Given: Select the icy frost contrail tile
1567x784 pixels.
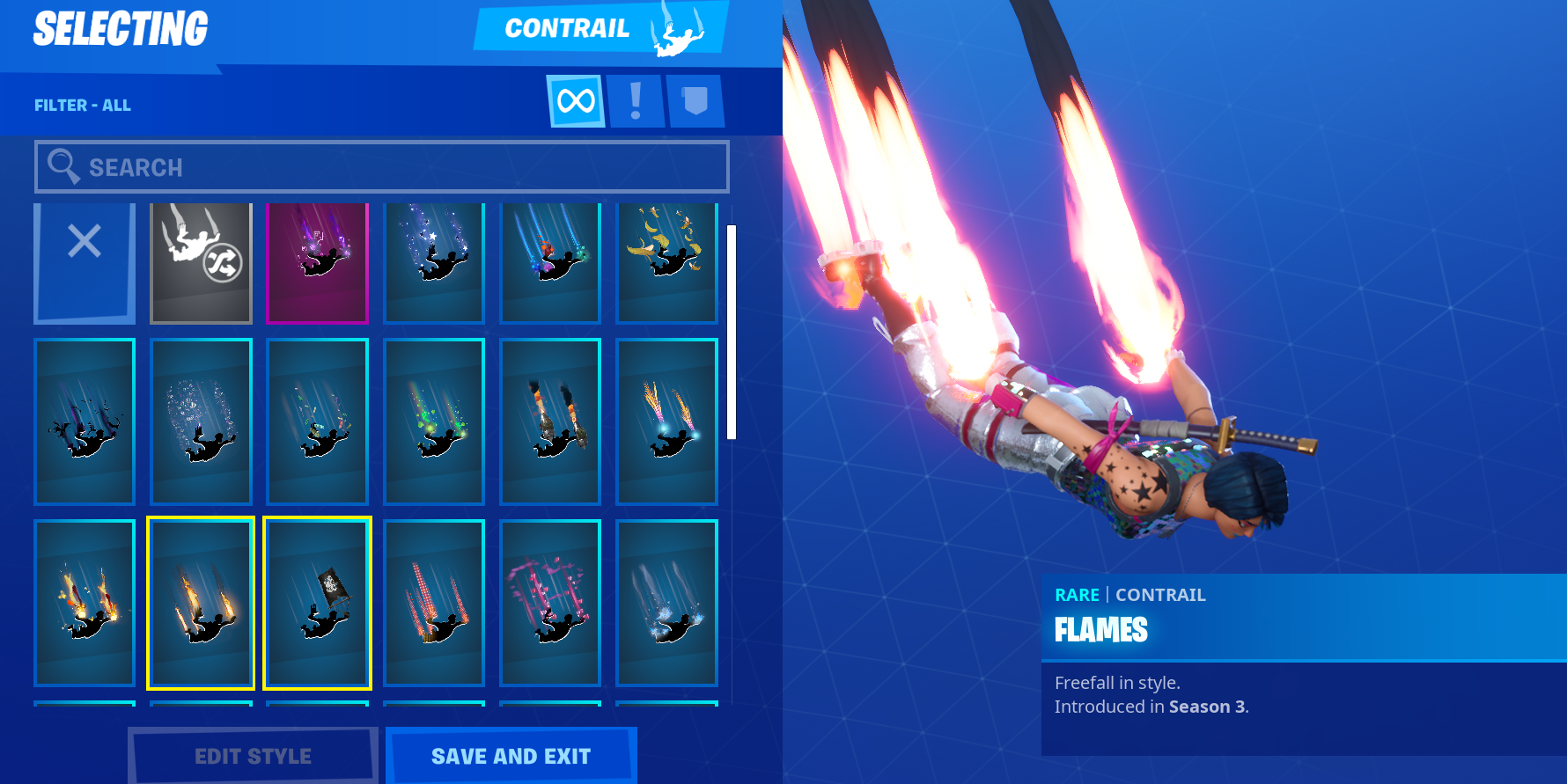Looking at the screenshot, I should tap(666, 603).
